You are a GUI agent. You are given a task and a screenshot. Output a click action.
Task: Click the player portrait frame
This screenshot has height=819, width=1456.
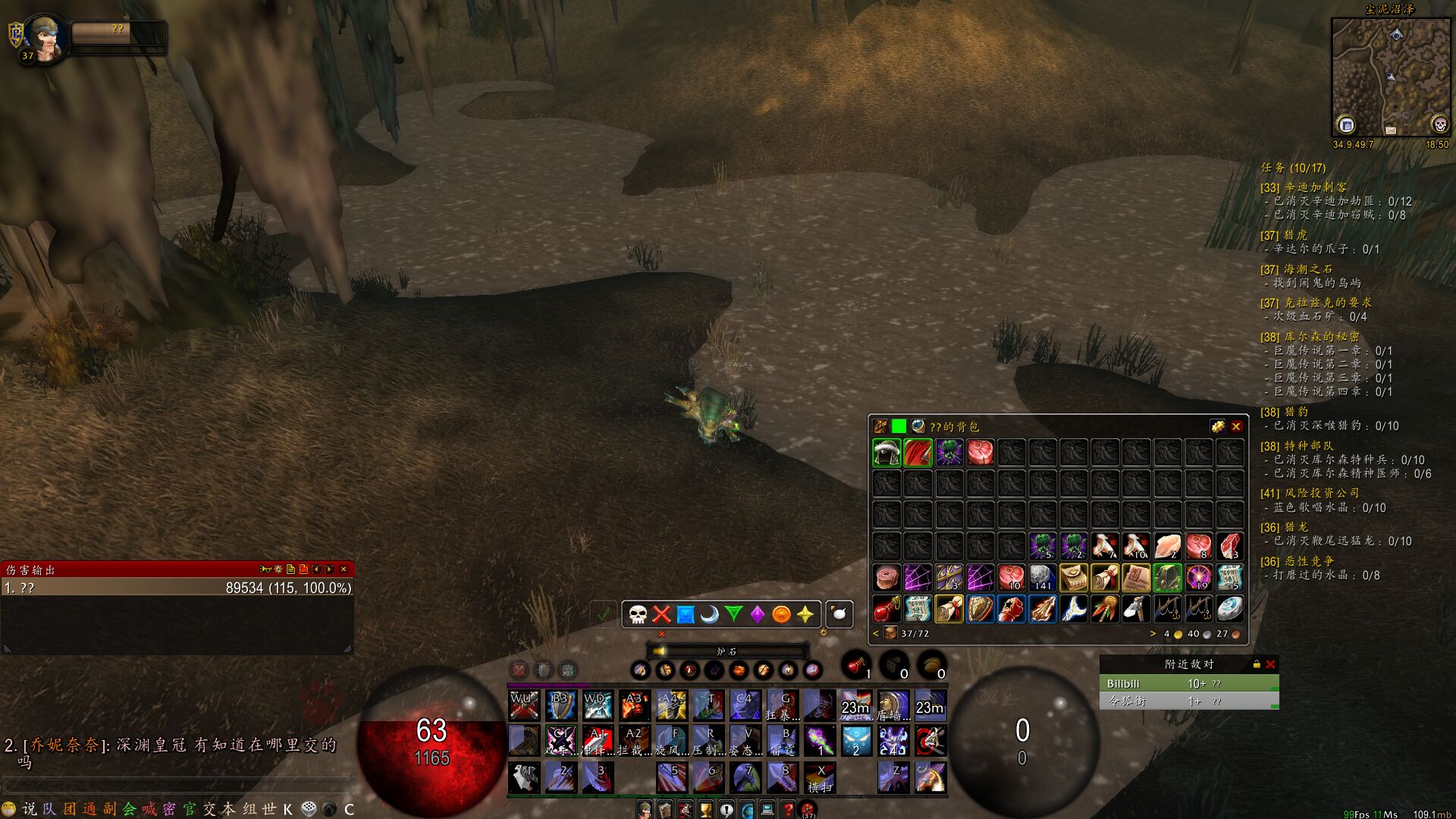click(44, 39)
